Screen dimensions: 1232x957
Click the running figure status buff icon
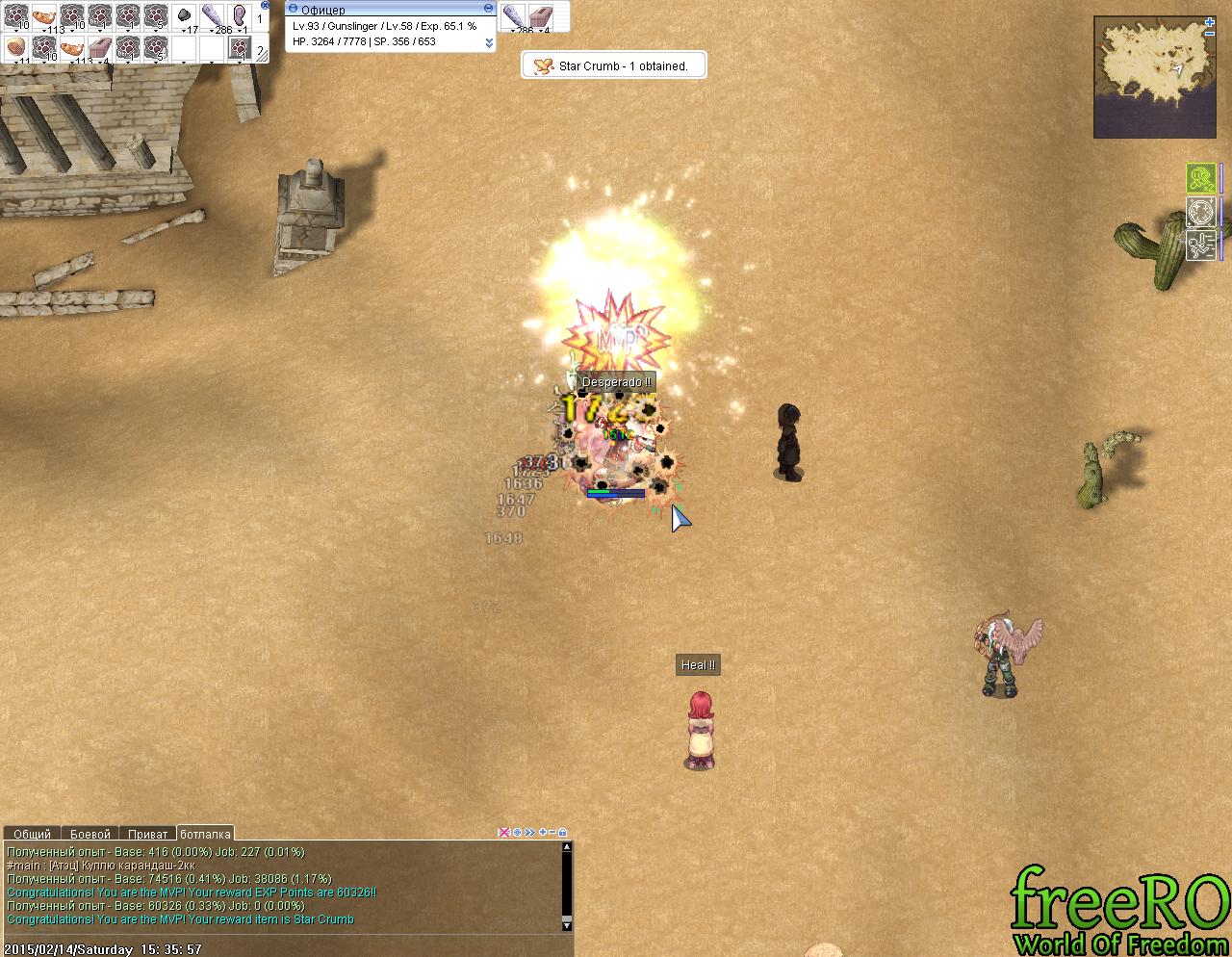click(1200, 245)
